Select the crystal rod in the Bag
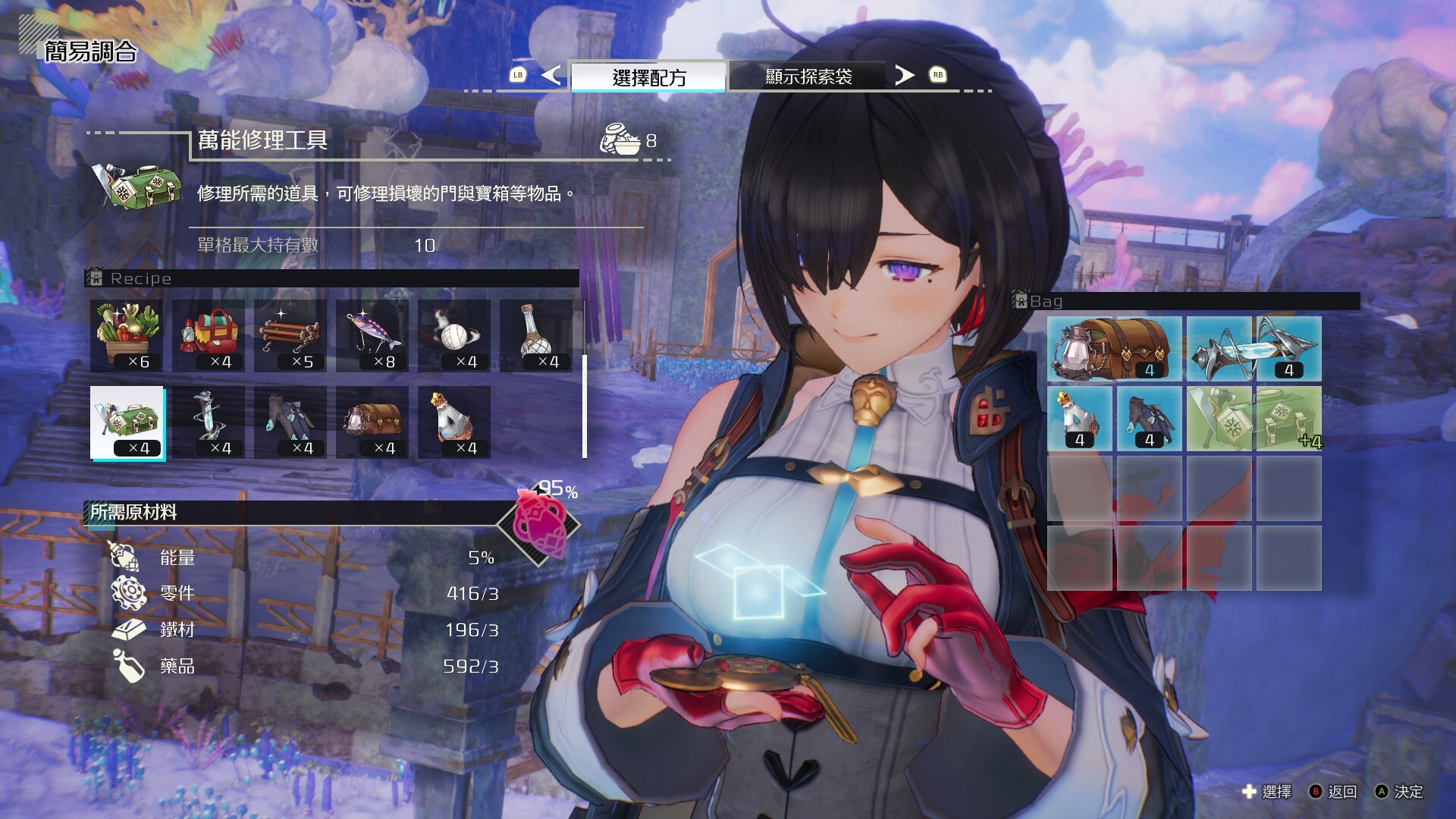1456x819 pixels. (x=1254, y=349)
